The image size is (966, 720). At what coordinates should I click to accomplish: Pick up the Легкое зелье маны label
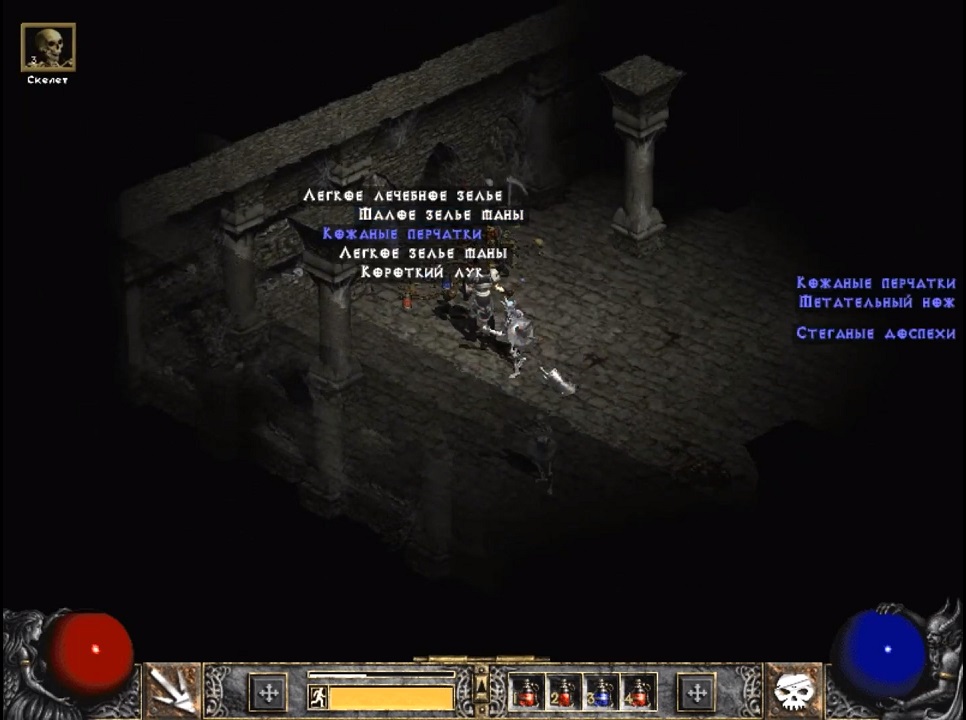423,253
